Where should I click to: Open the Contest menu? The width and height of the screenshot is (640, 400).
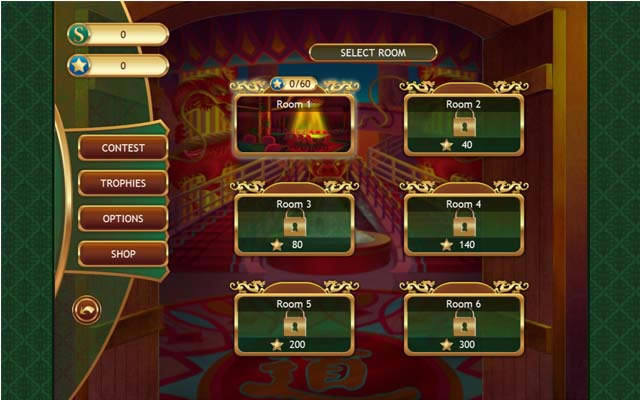[122, 148]
